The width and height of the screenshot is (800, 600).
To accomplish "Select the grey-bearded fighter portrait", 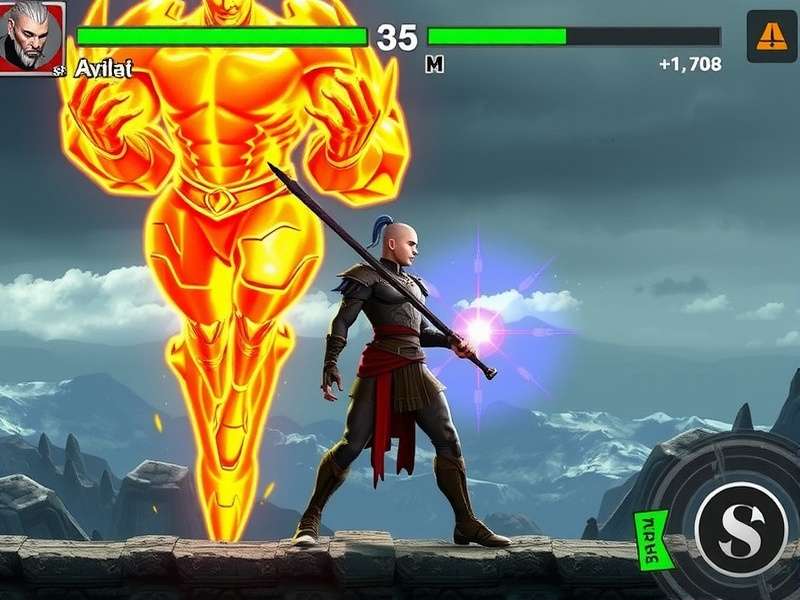I will click(31, 37).
